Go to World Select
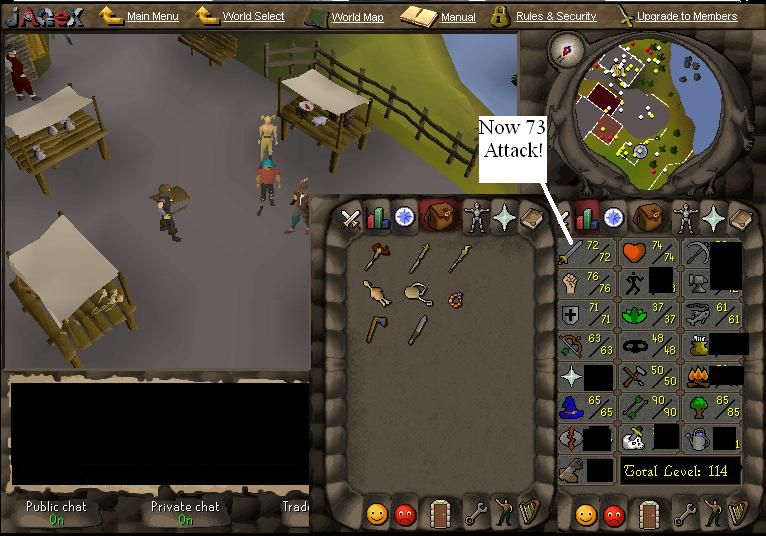This screenshot has height=536, width=766. click(252, 17)
